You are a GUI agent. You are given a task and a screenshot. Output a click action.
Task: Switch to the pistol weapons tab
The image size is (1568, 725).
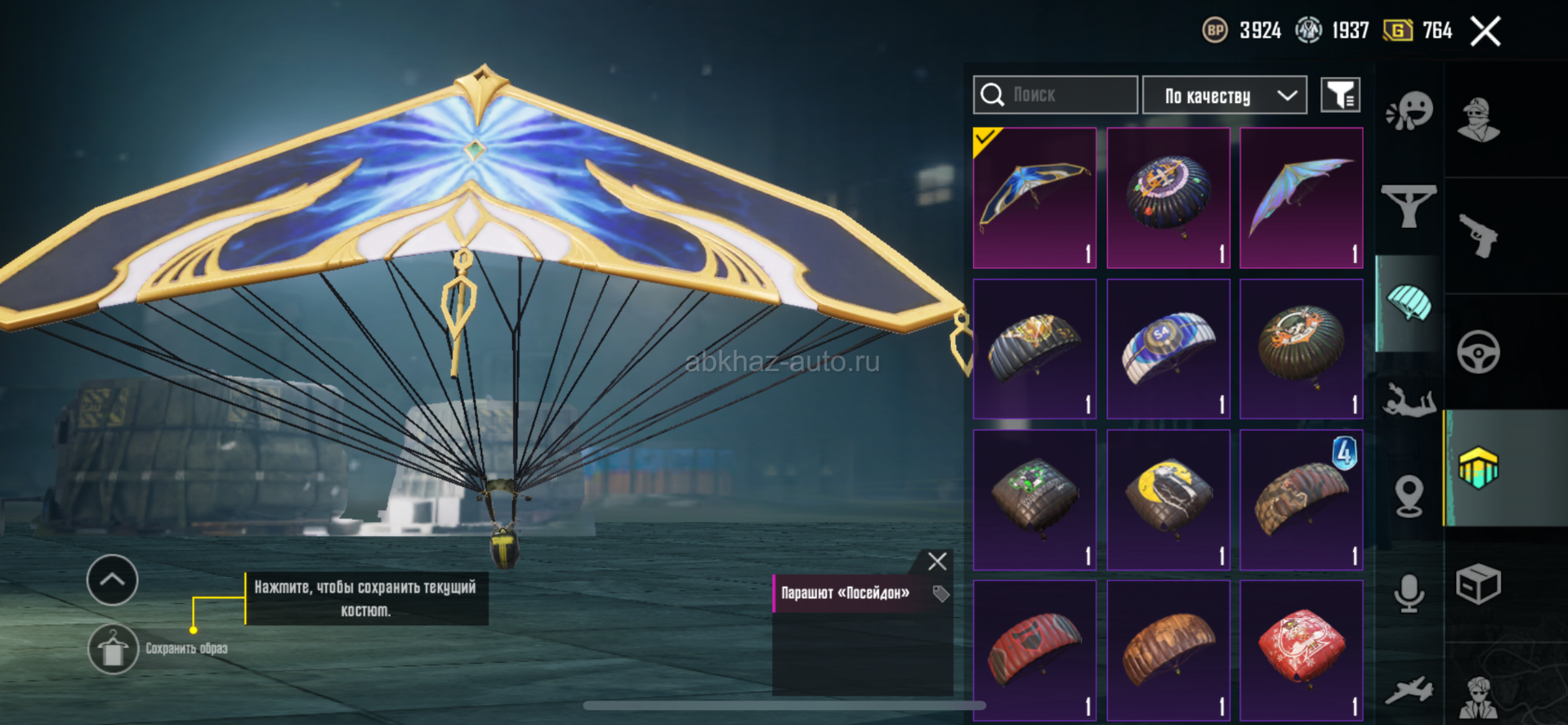click(1478, 235)
